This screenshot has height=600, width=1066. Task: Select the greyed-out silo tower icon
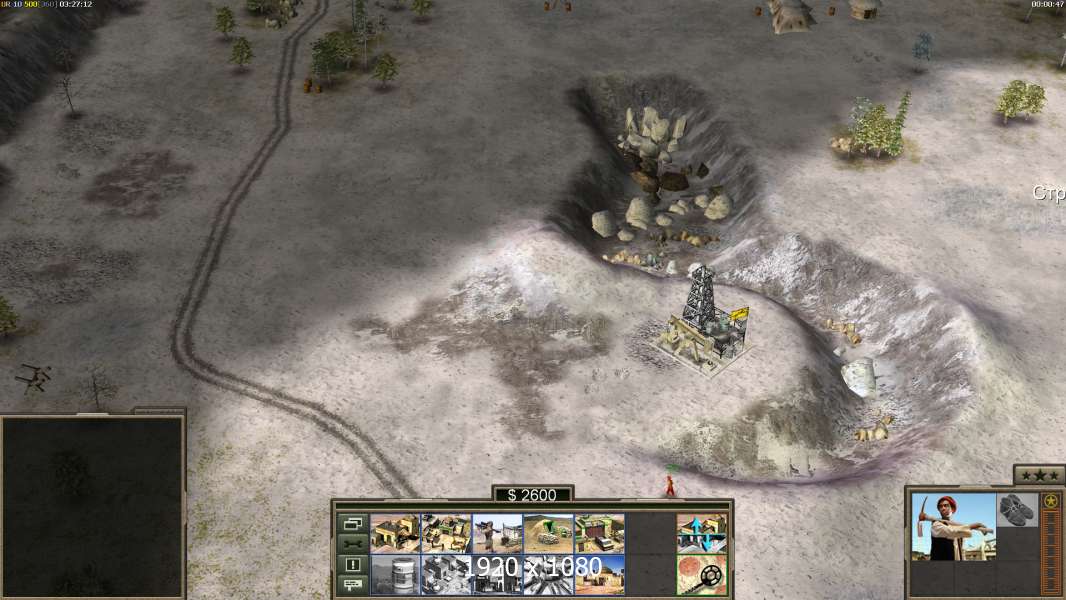[x=395, y=575]
